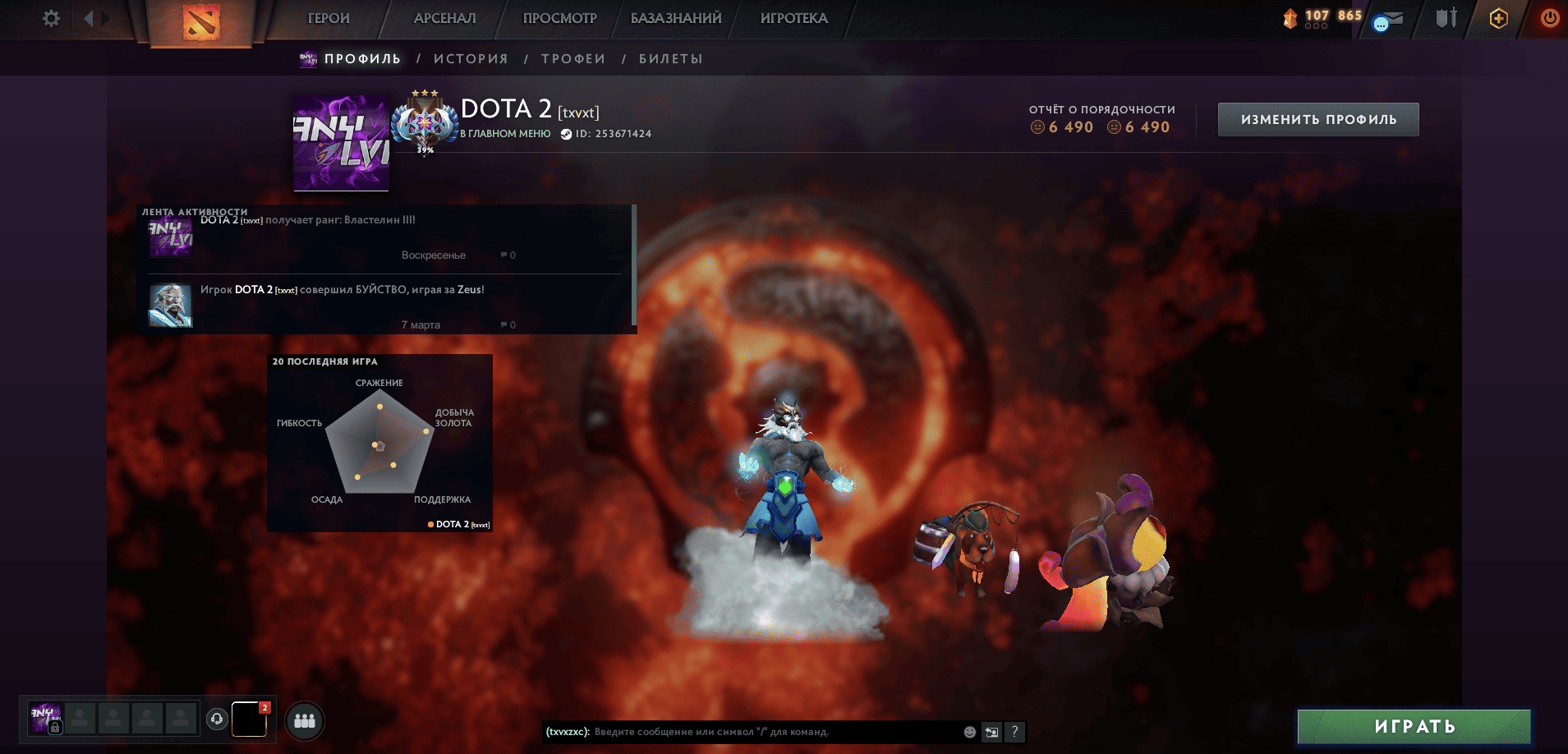Open the ИГРОТЕКА menu item

tap(791, 17)
